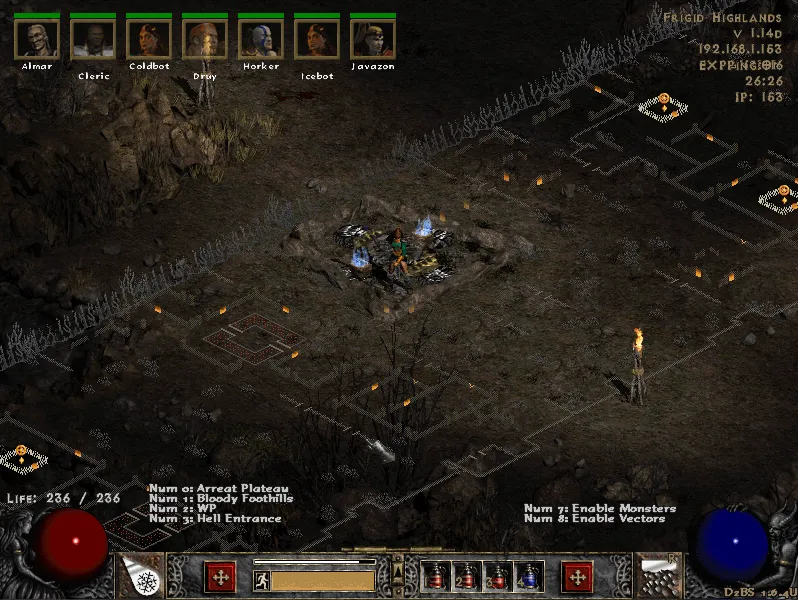This screenshot has width=798, height=600.
Task: Click Javazon's party portrait
Action: [373, 38]
